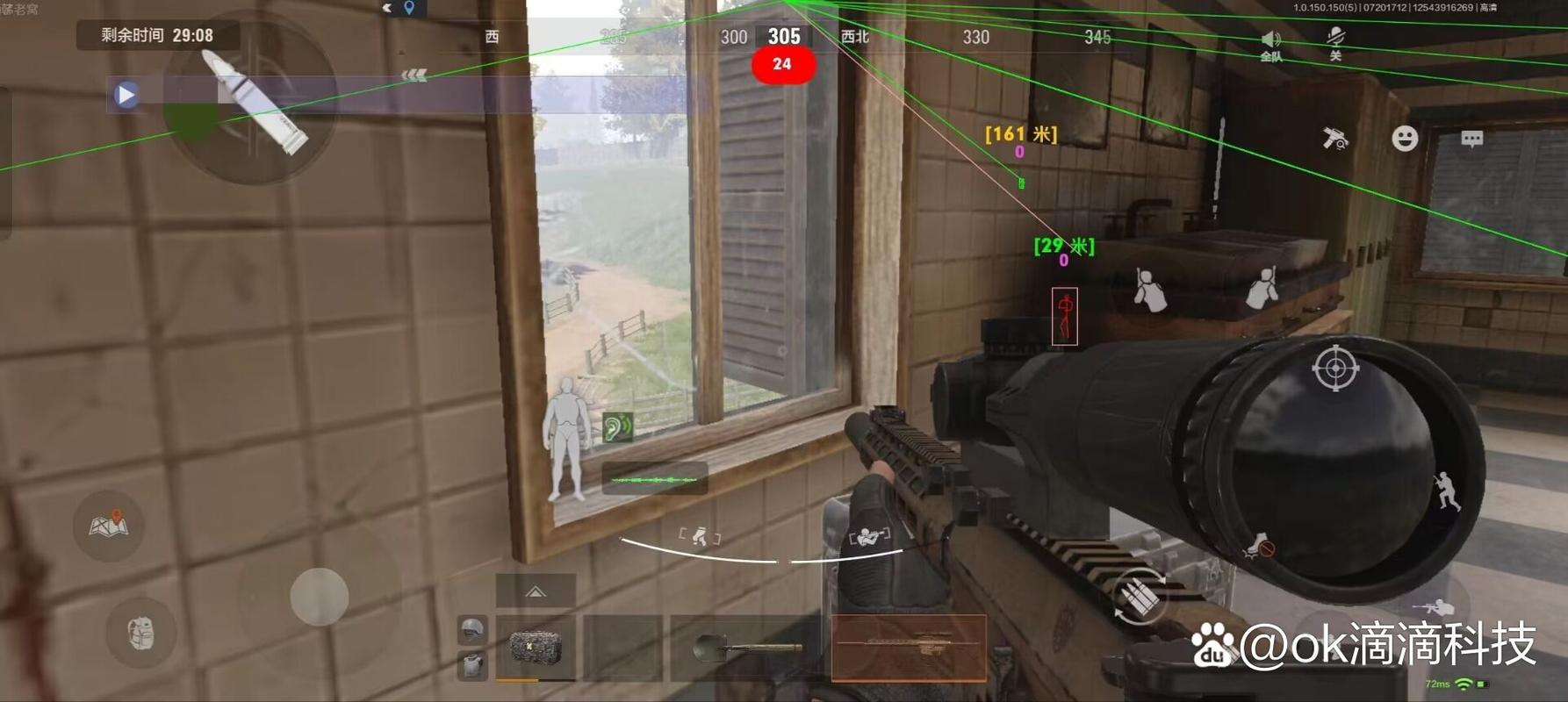Open the chat bubble messages
This screenshot has height=702, width=1568.
click(1472, 139)
